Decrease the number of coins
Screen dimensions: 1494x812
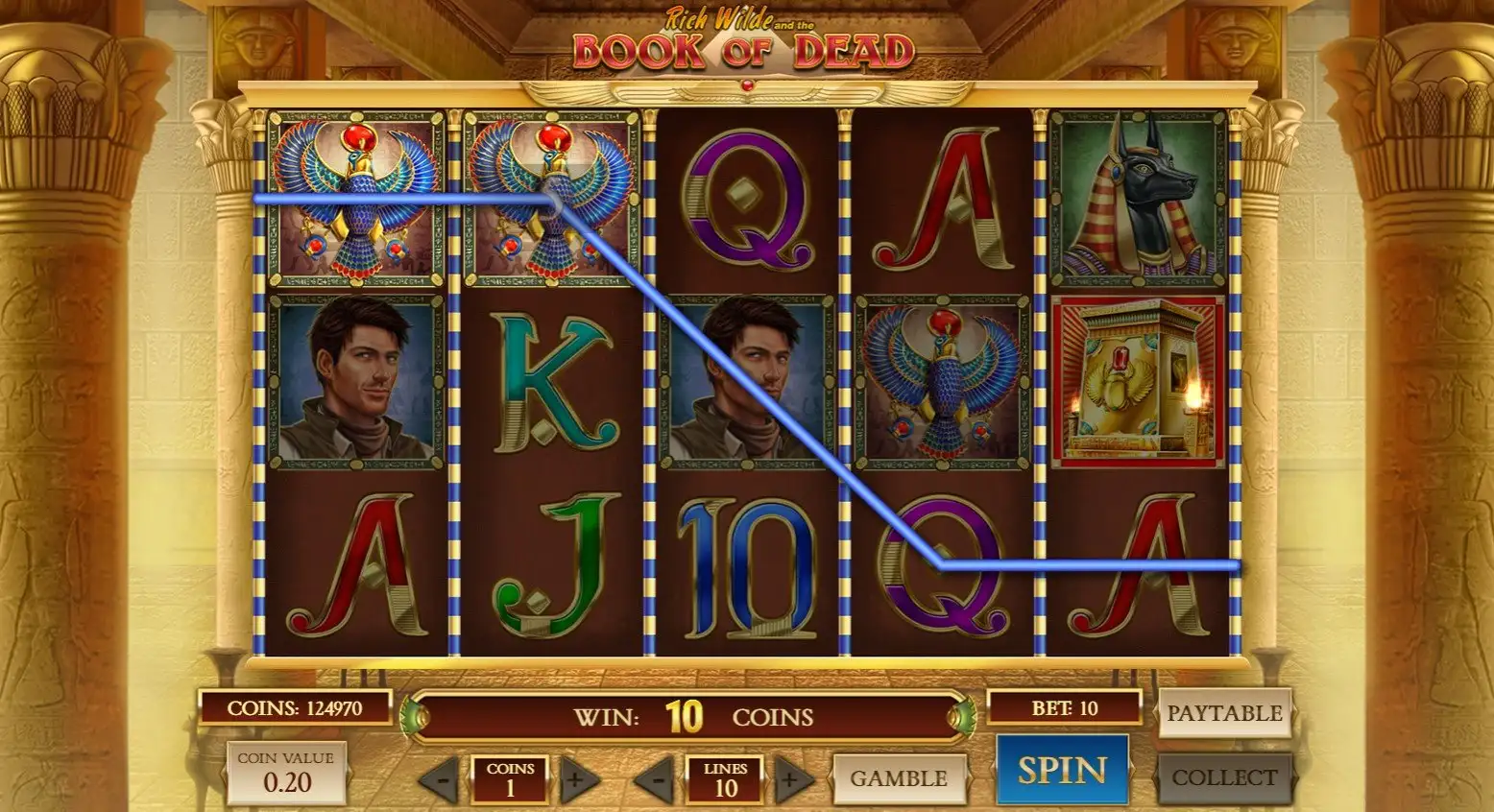[441, 779]
